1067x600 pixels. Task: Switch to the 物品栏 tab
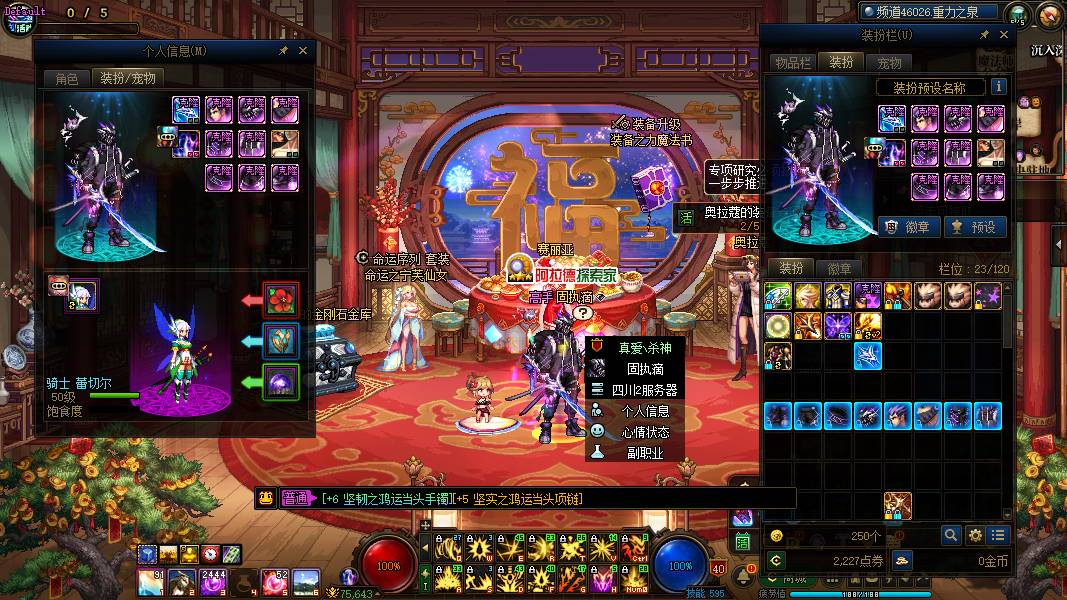coord(792,62)
